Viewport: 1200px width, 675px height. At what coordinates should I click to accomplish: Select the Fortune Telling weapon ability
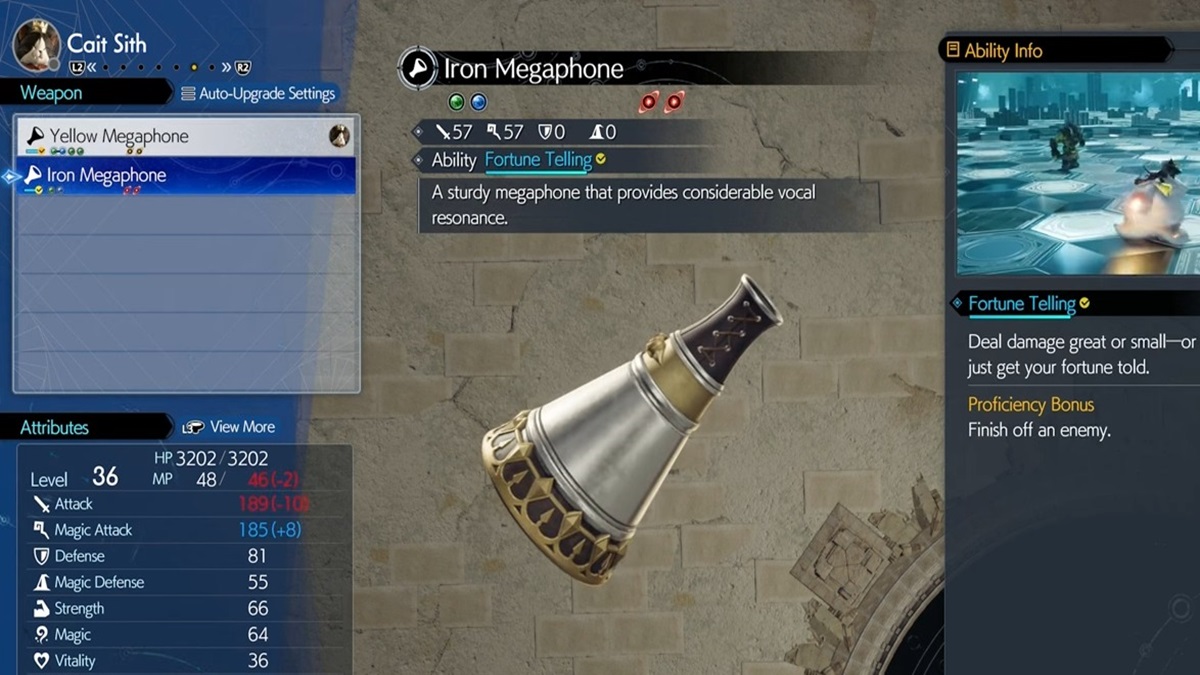coord(538,160)
